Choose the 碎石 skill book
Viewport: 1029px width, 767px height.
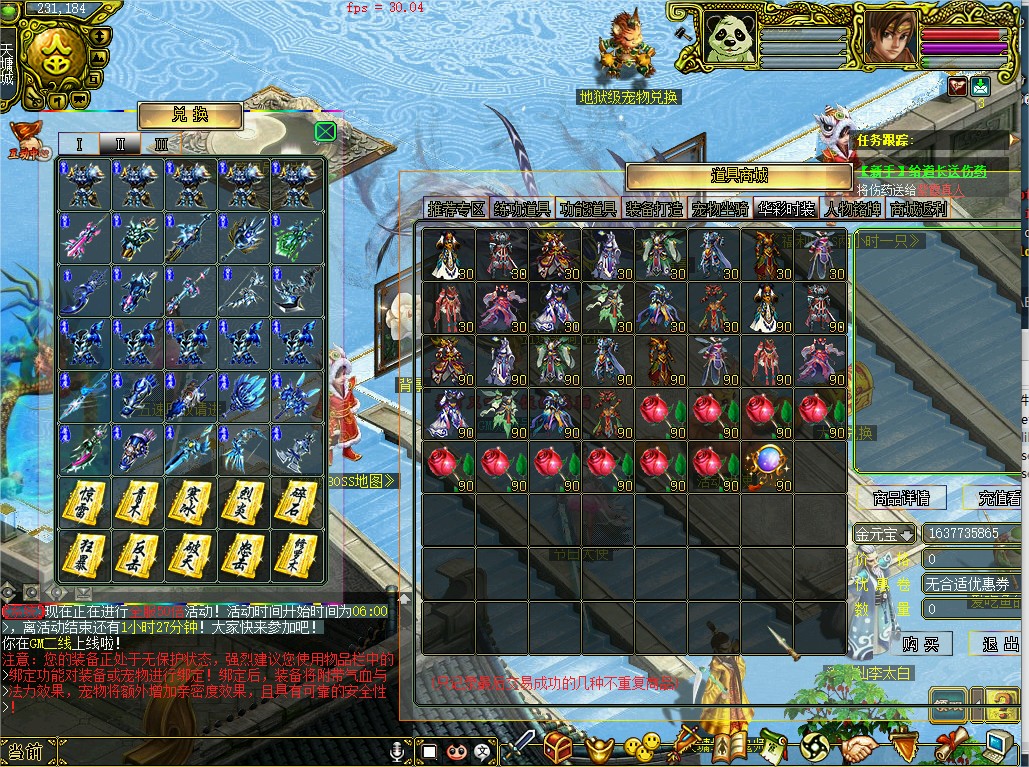coord(298,504)
